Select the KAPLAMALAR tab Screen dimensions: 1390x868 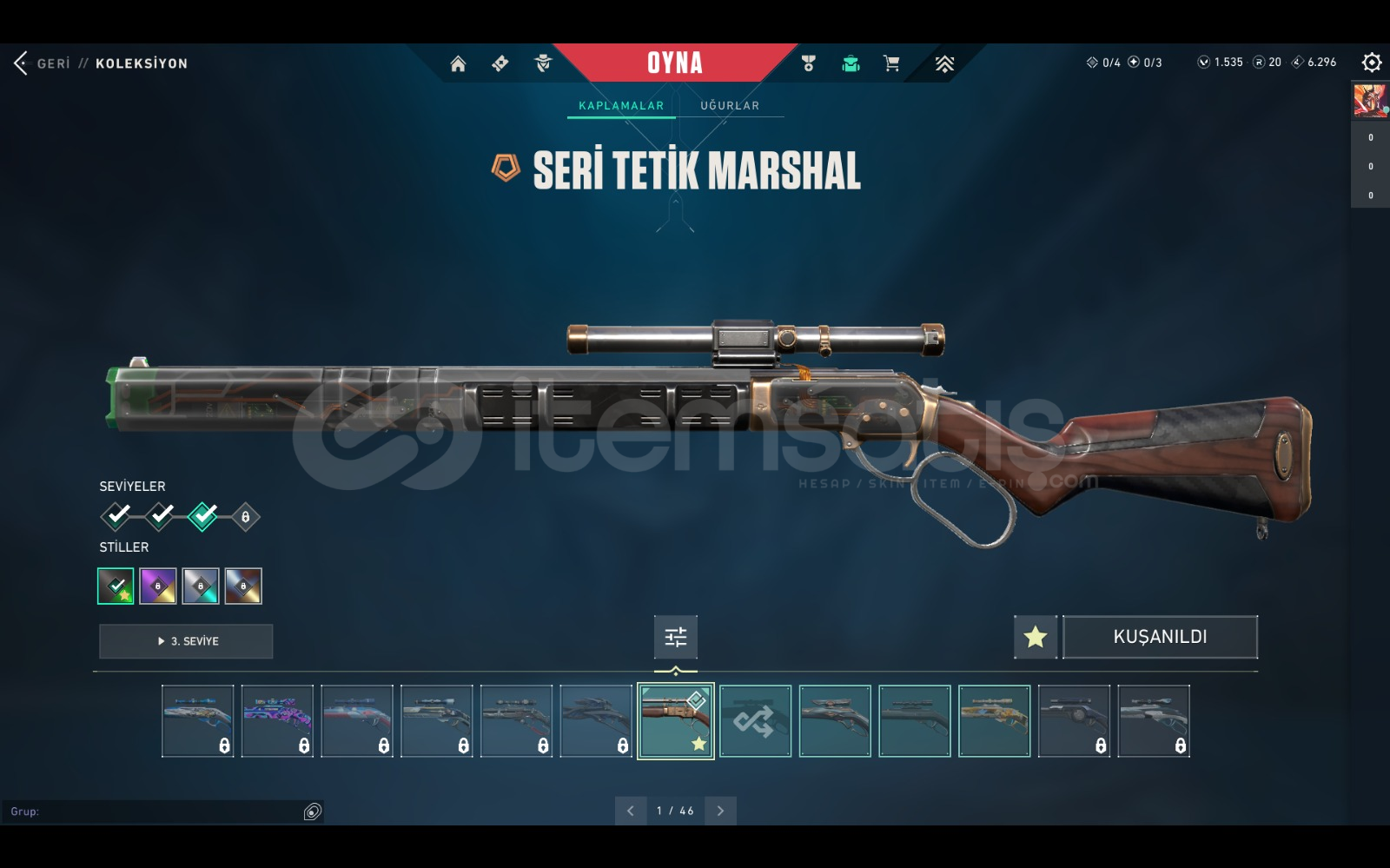pos(621,106)
